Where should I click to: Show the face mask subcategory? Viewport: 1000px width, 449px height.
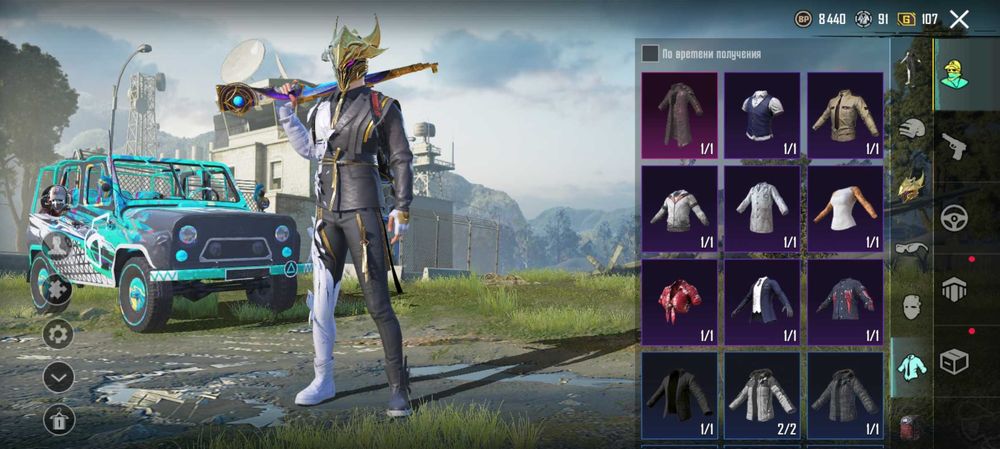tap(910, 306)
